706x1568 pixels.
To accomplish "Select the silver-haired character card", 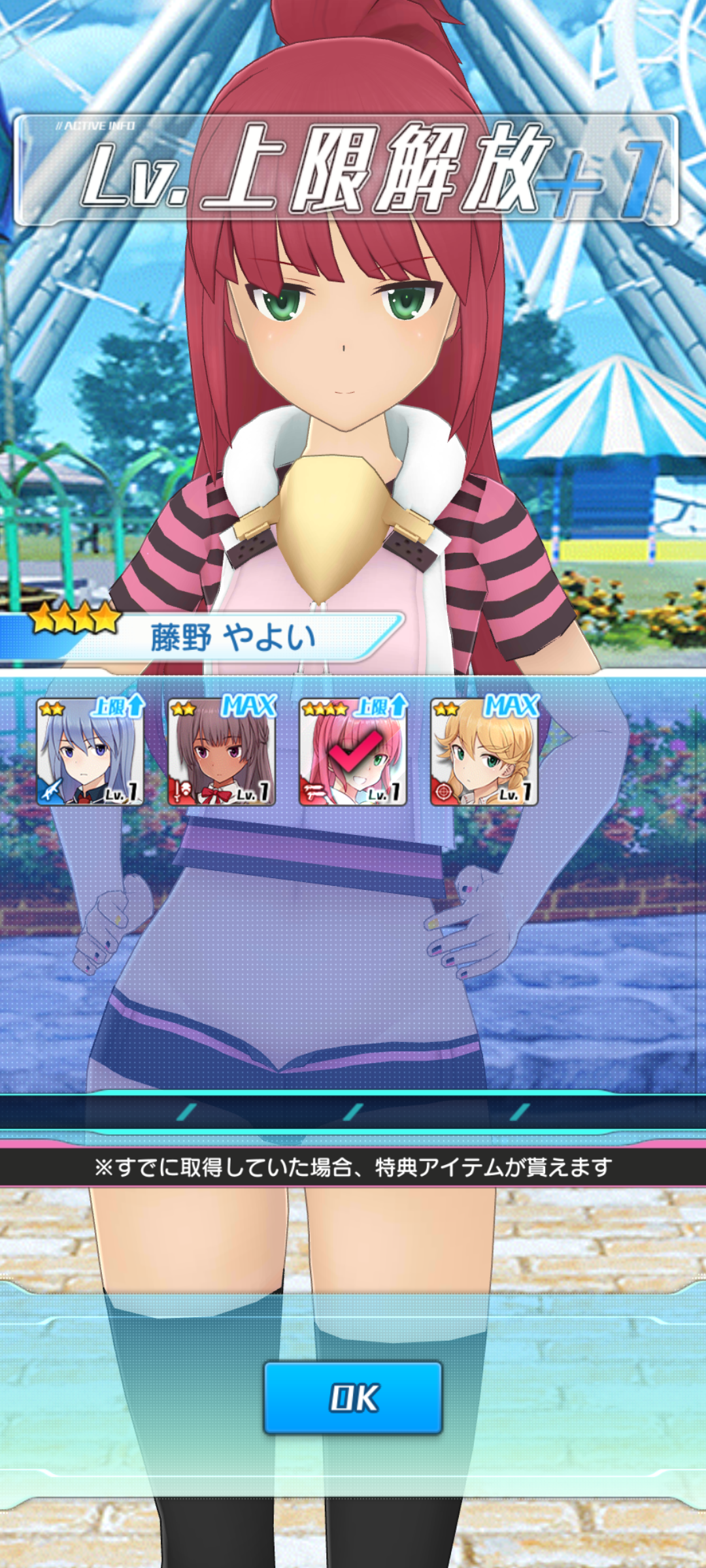I will tap(90, 752).
